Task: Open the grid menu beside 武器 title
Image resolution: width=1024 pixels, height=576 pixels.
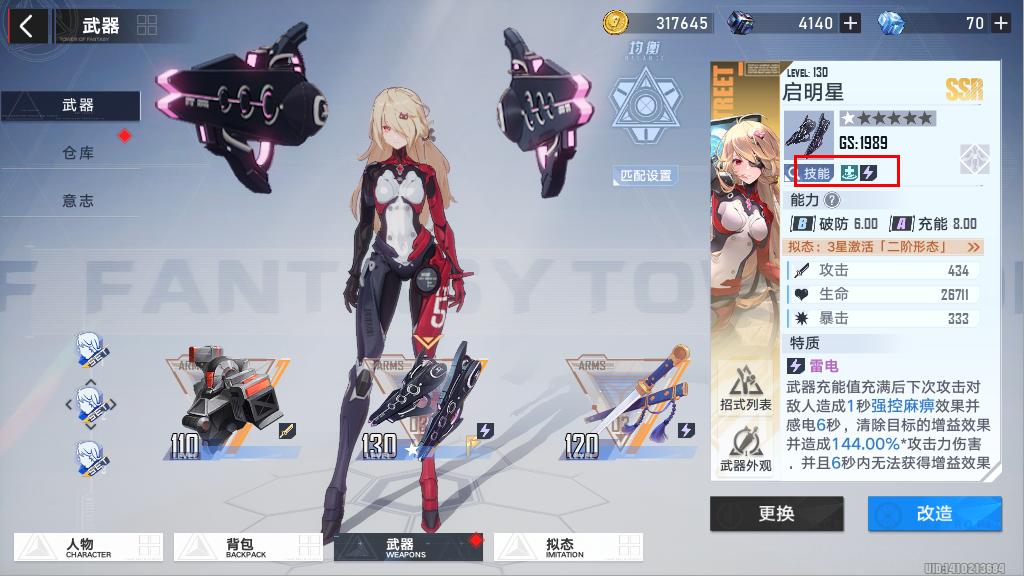Action: pyautogui.click(x=146, y=25)
